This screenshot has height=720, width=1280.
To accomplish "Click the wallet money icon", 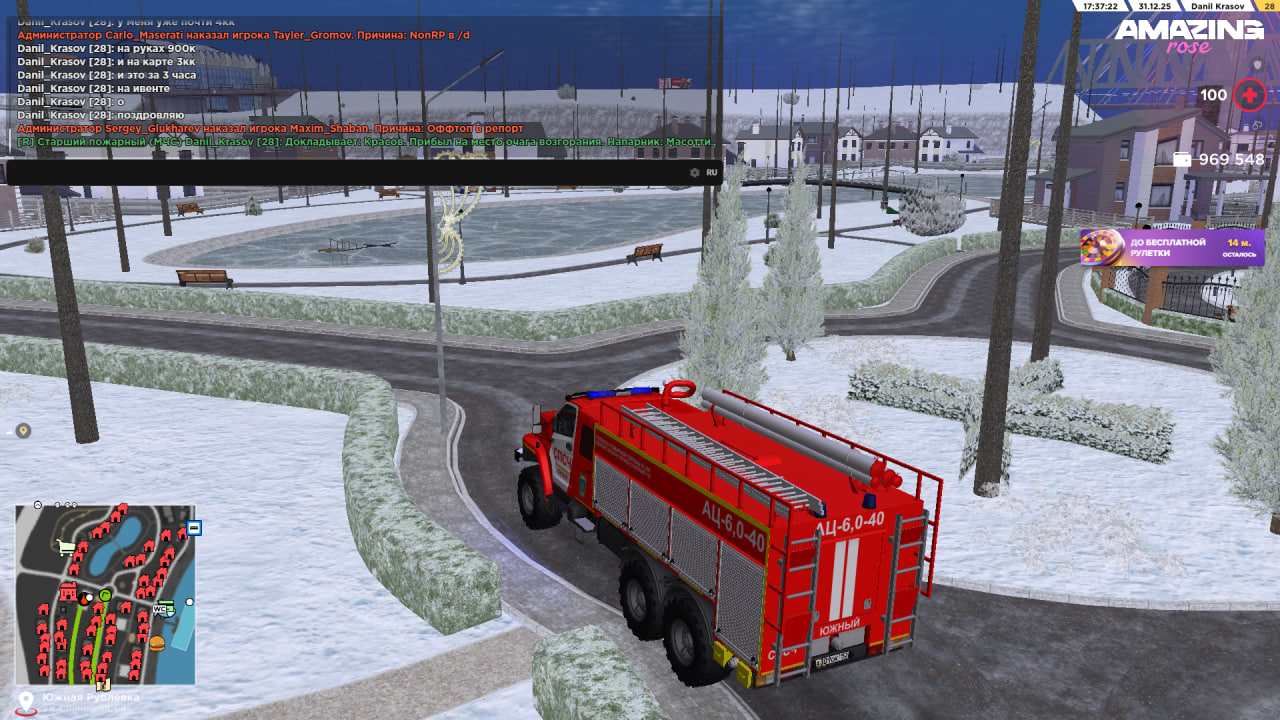I will click(1182, 160).
